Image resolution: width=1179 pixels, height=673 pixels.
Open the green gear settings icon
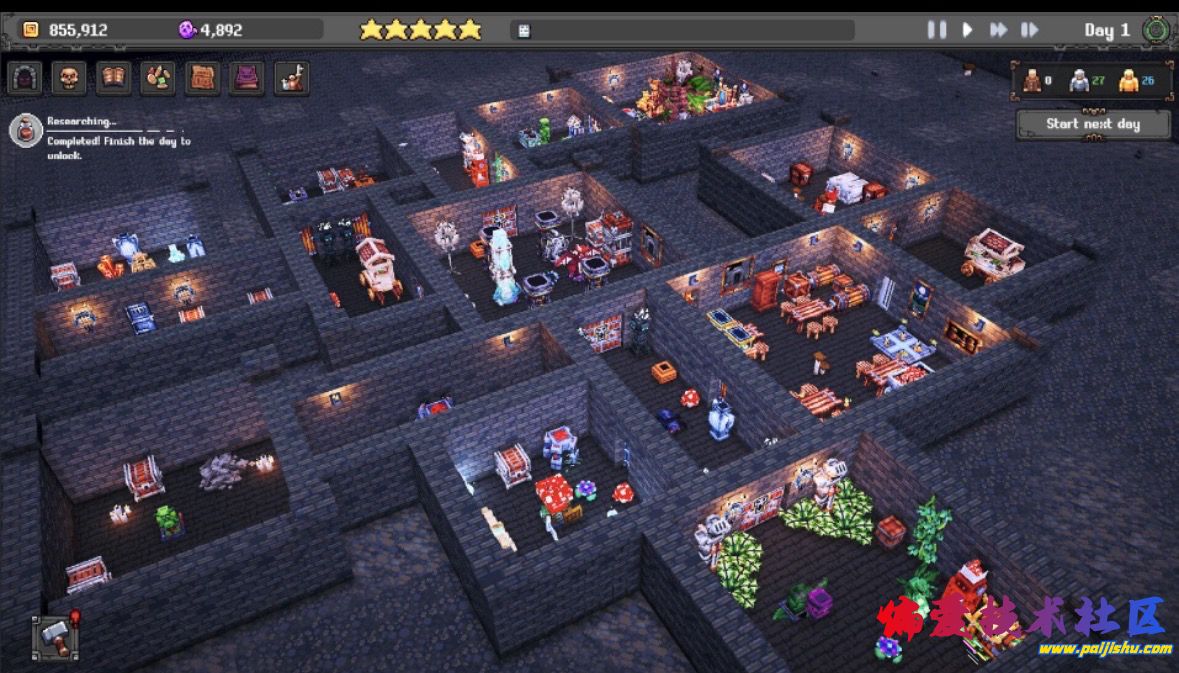click(1156, 30)
